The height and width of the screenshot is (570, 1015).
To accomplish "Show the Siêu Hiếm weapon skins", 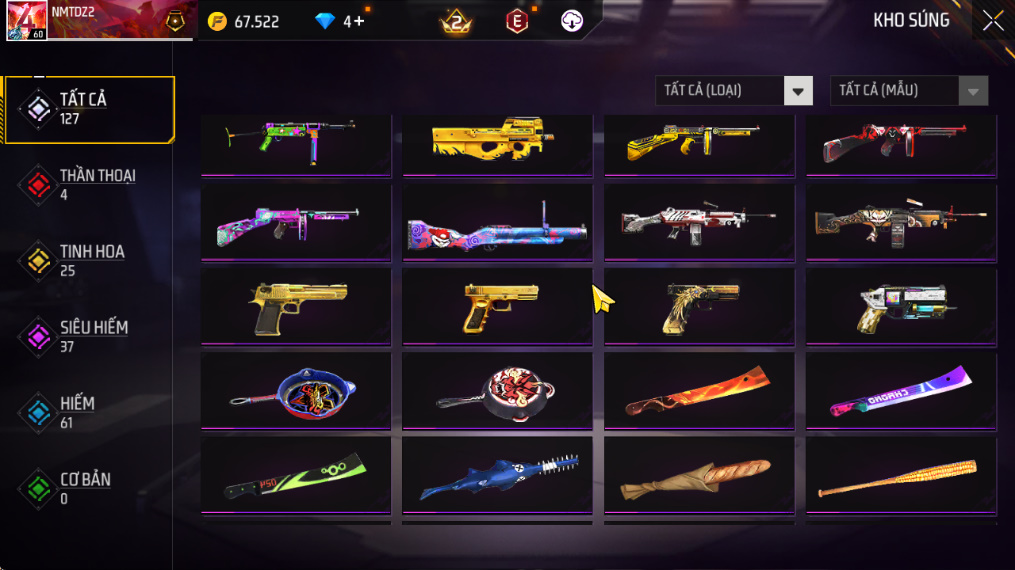I will [89, 336].
